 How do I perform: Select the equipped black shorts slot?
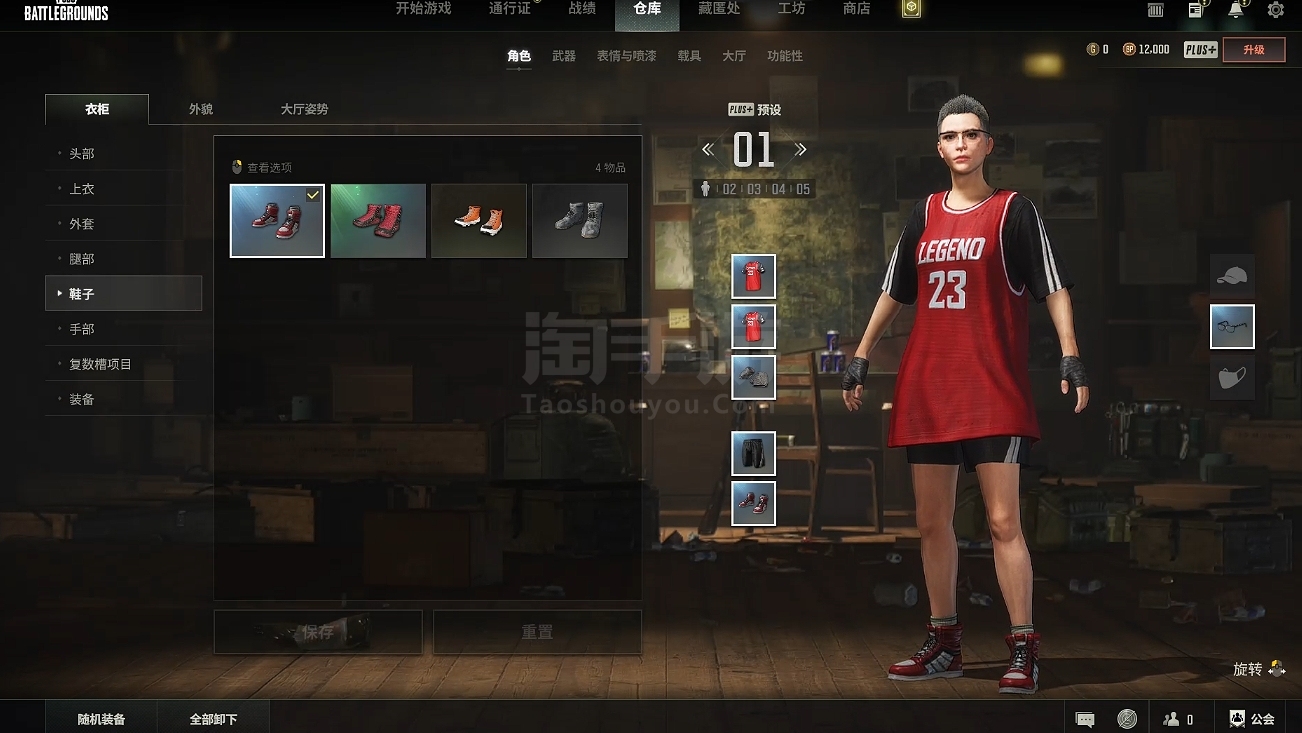click(753, 453)
